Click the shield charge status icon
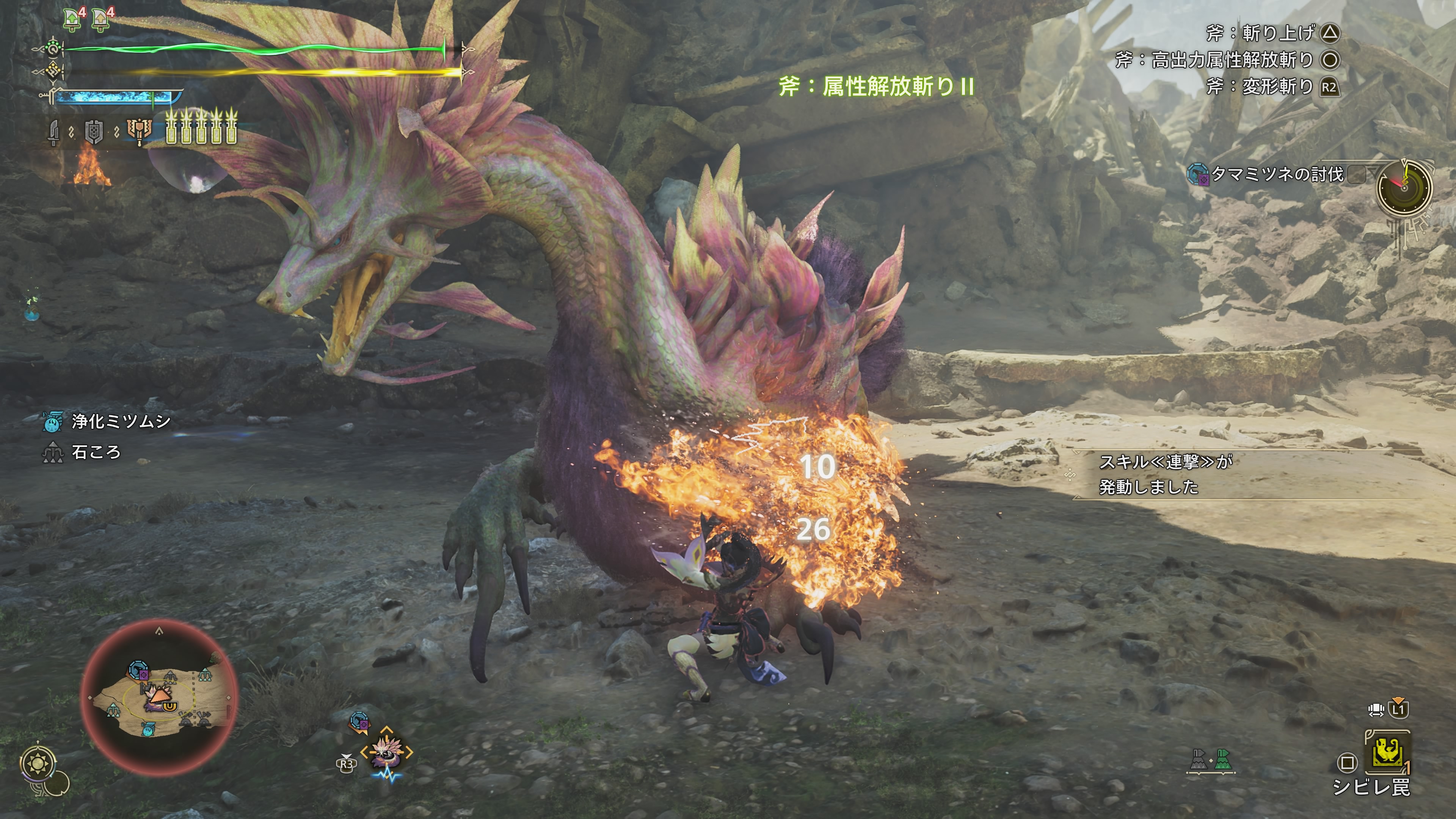The image size is (1456, 819). 94,132
